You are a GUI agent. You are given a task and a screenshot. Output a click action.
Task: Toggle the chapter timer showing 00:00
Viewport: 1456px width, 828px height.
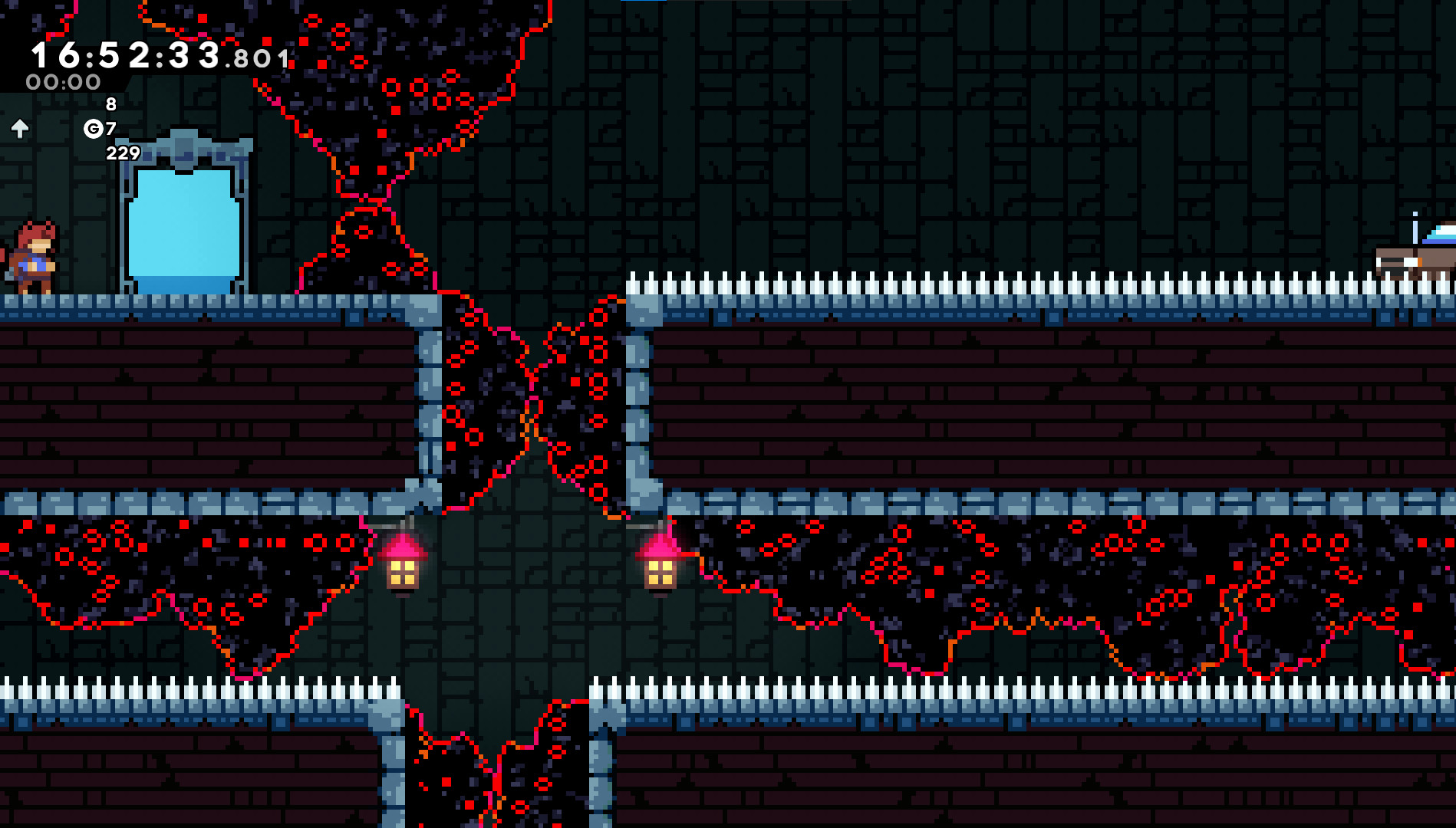(x=64, y=82)
